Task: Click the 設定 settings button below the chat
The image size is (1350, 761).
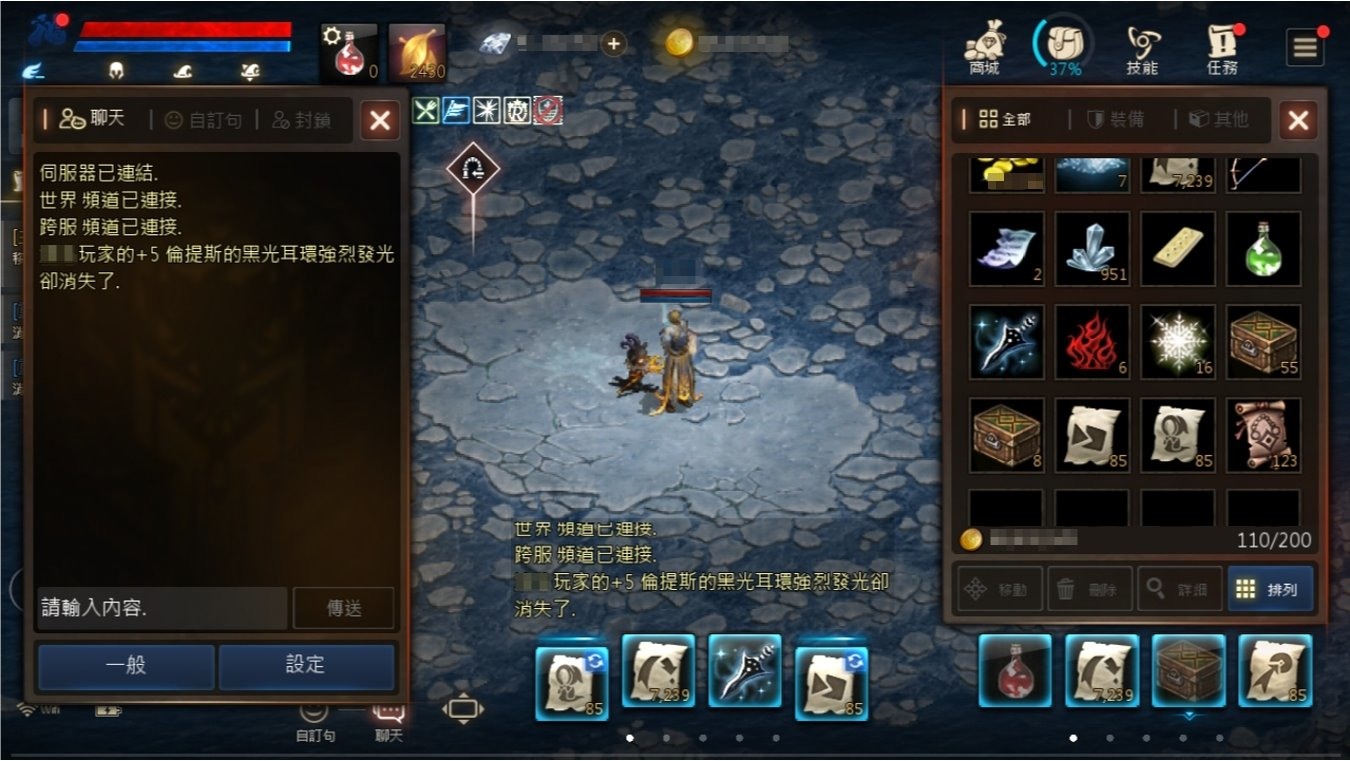Action: 306,667
